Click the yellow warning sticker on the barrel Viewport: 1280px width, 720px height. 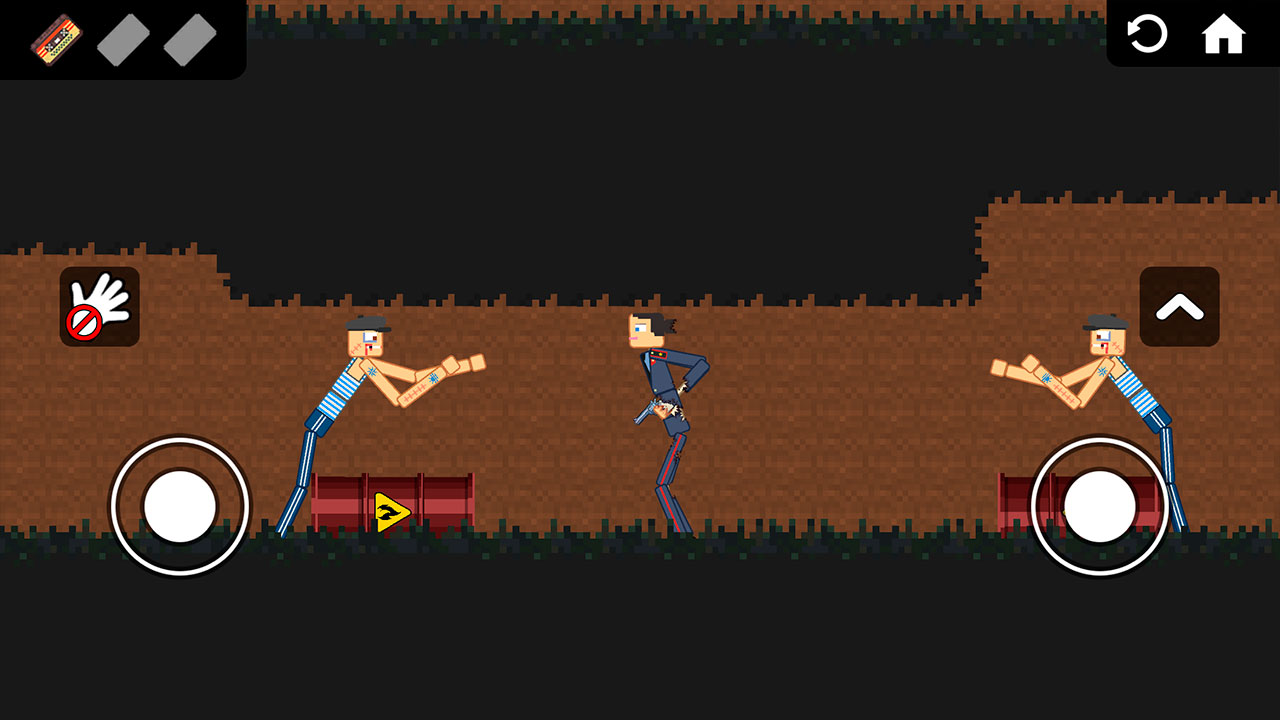click(x=390, y=510)
